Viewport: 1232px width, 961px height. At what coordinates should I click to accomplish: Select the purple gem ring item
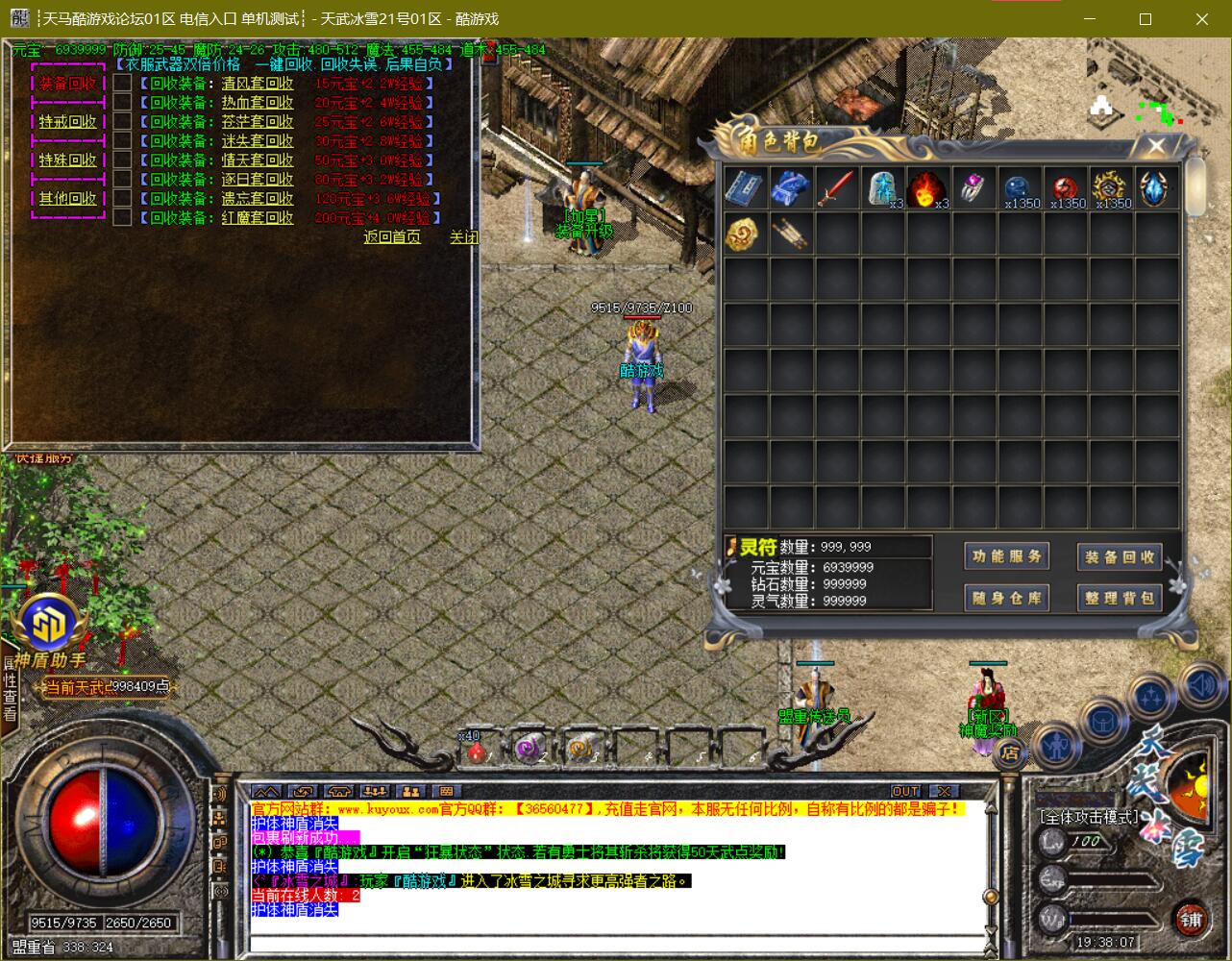click(x=973, y=188)
